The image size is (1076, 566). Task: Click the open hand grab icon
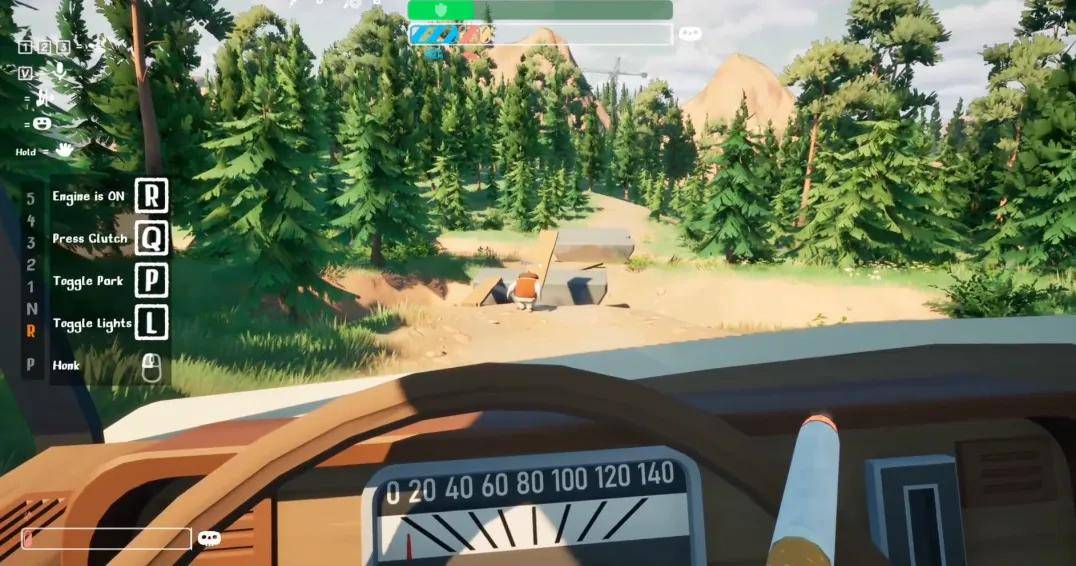tap(64, 150)
